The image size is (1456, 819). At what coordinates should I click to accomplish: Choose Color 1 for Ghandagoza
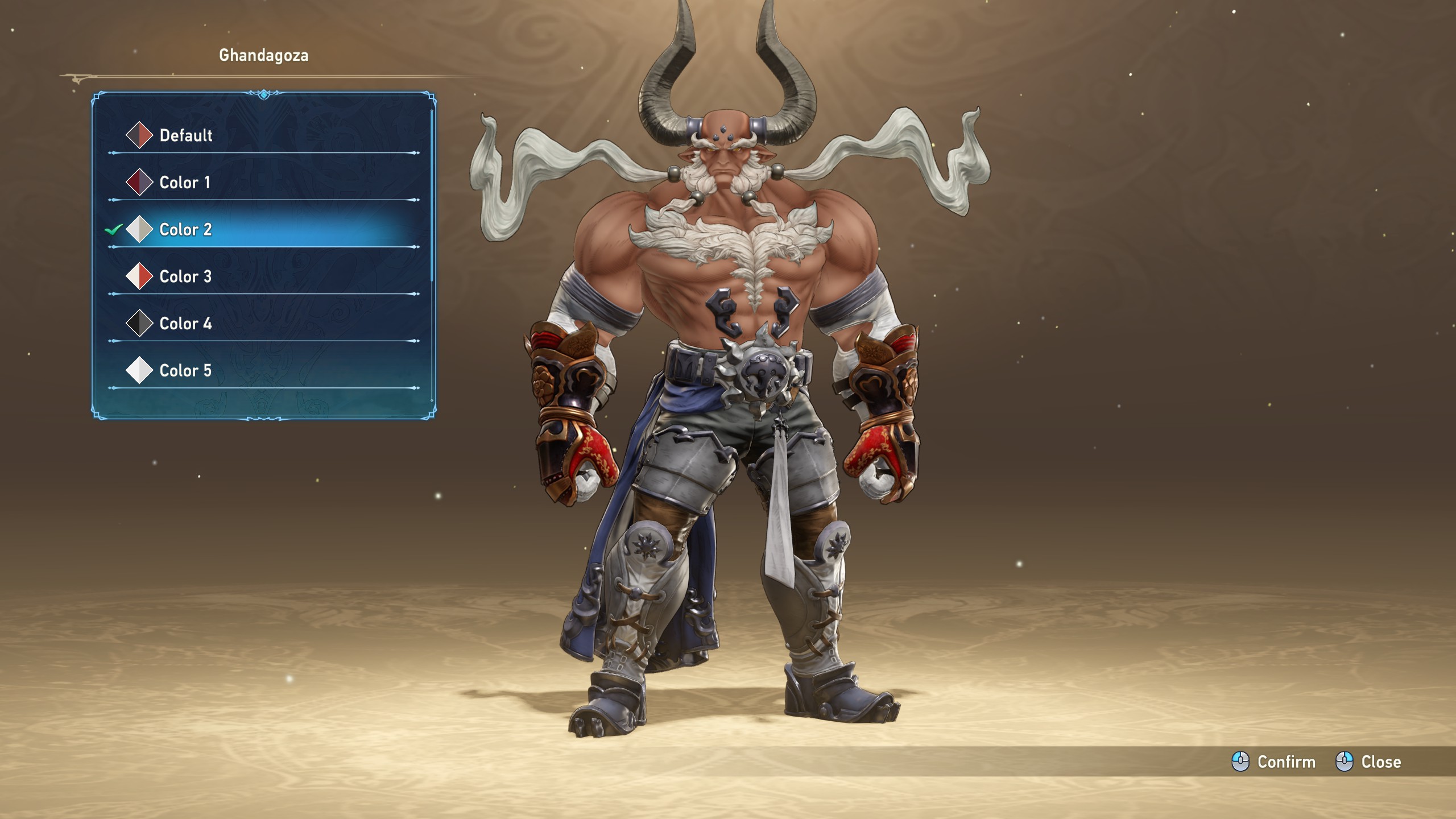point(184,183)
